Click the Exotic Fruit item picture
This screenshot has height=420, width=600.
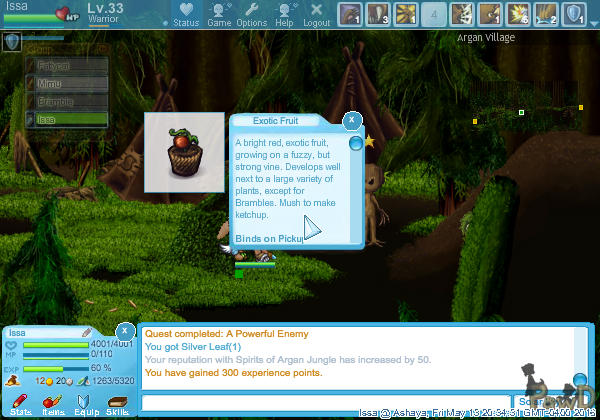[x=183, y=152]
